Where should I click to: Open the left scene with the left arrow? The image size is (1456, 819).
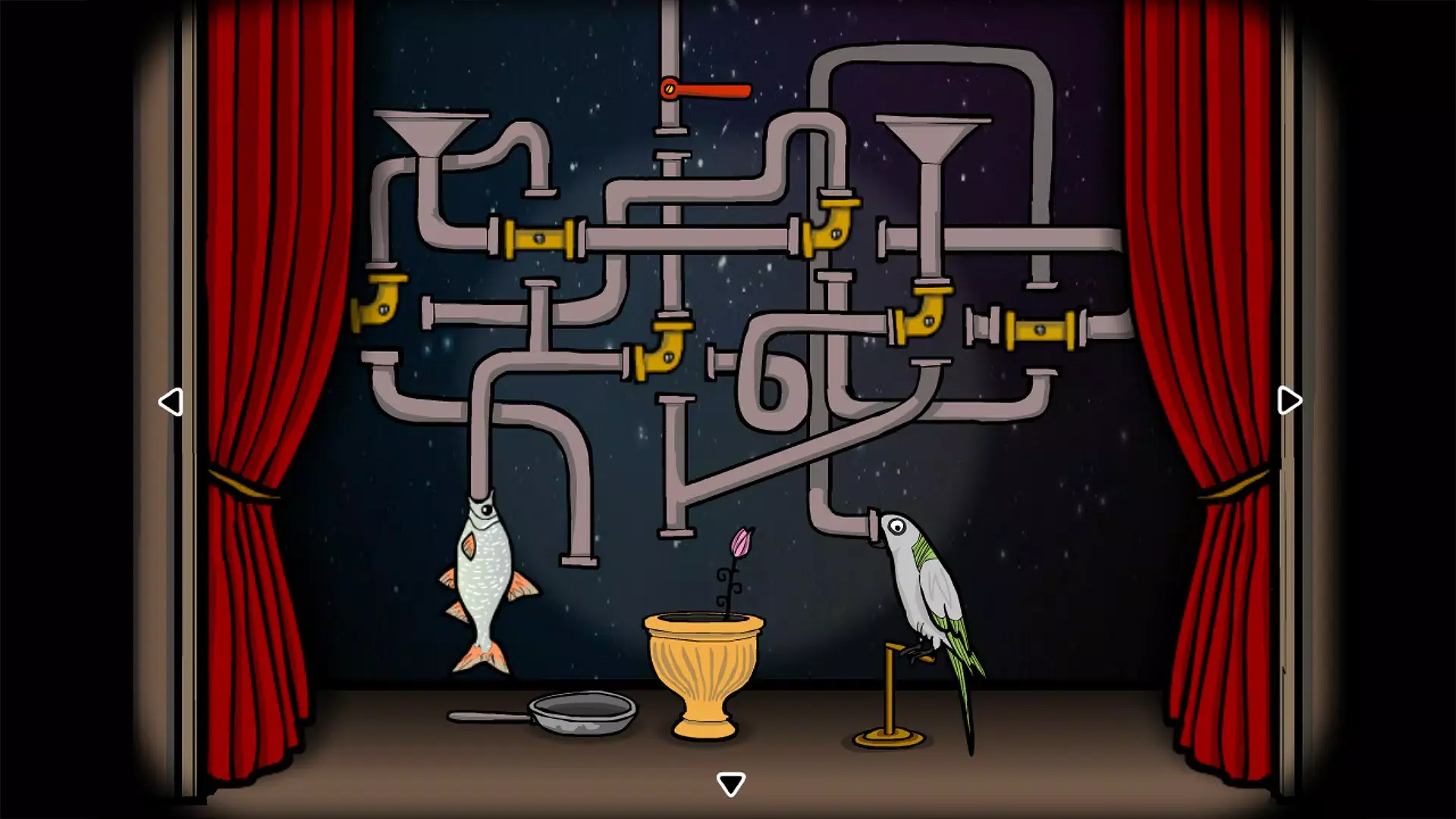171,400
